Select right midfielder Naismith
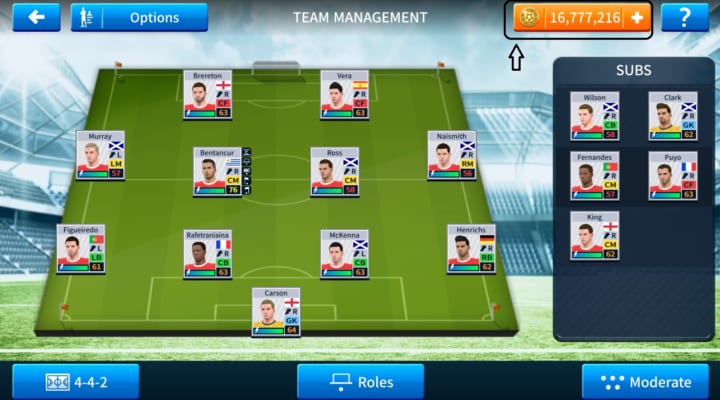Image resolution: width=720 pixels, height=400 pixels. click(452, 155)
